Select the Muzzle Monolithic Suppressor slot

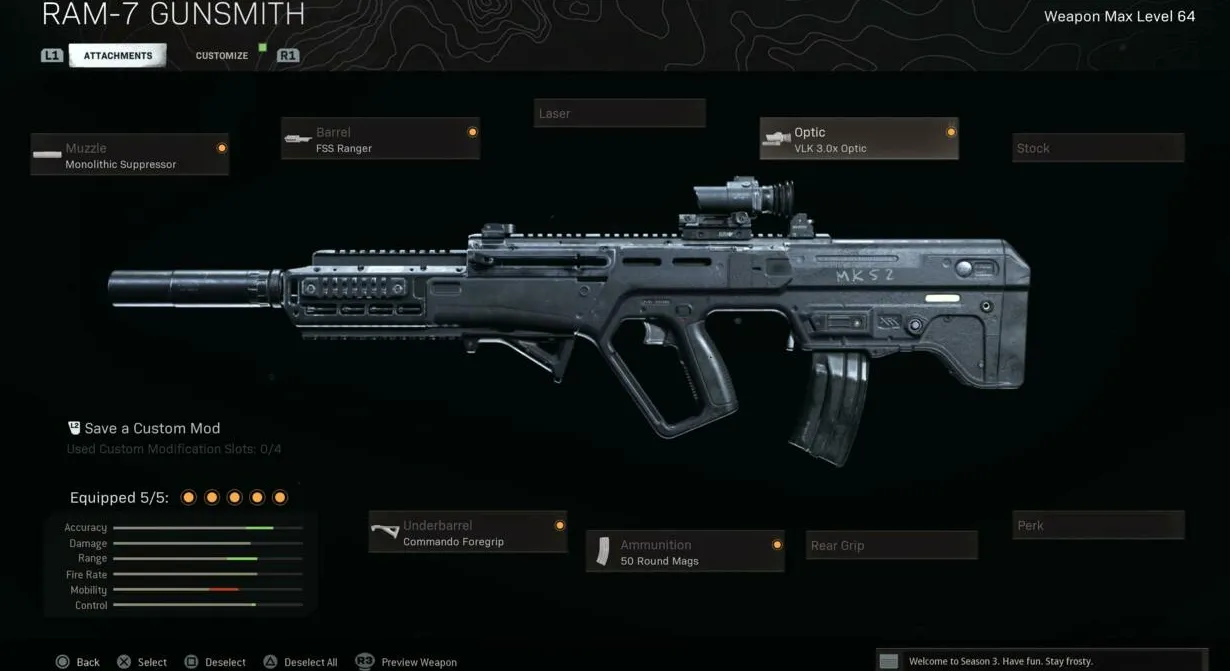130,155
